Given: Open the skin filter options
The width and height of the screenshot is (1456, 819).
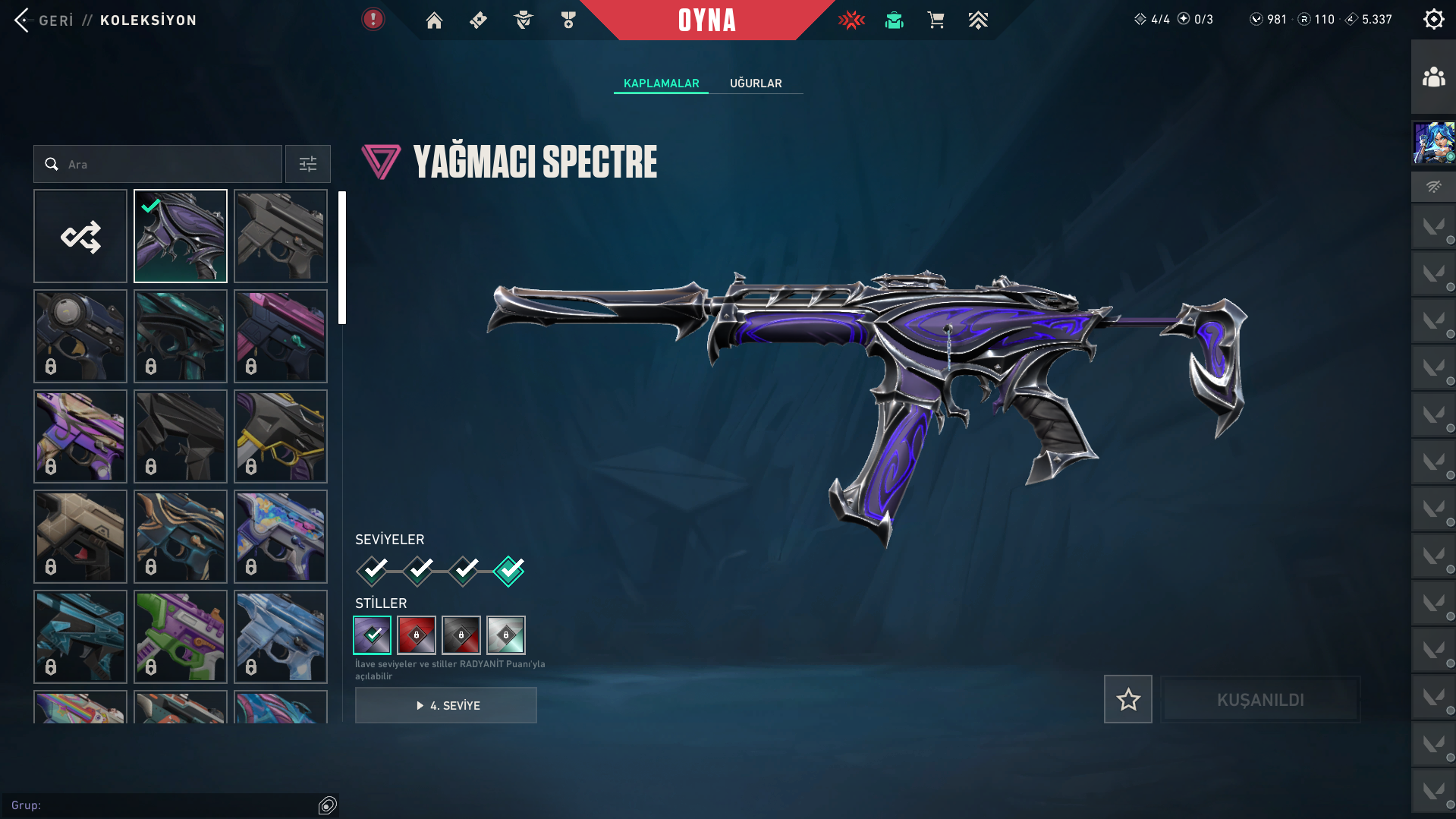Looking at the screenshot, I should 308,164.
